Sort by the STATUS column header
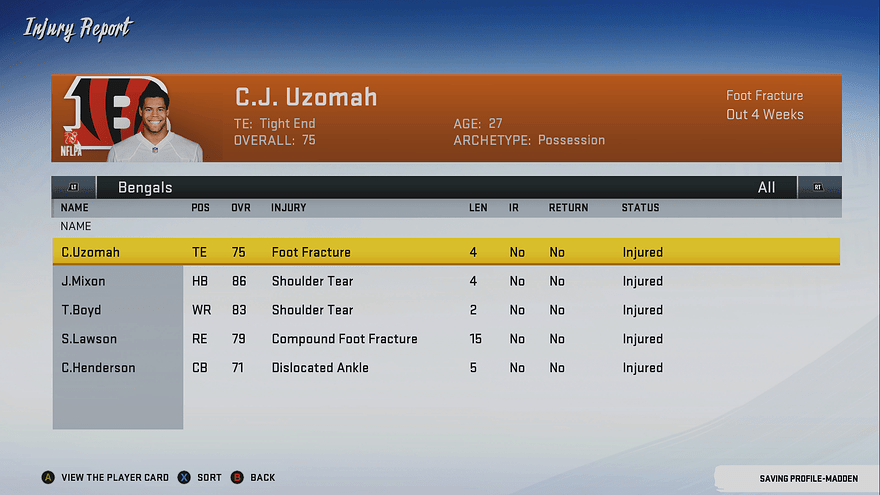The width and height of the screenshot is (880, 495). pyautogui.click(x=640, y=208)
